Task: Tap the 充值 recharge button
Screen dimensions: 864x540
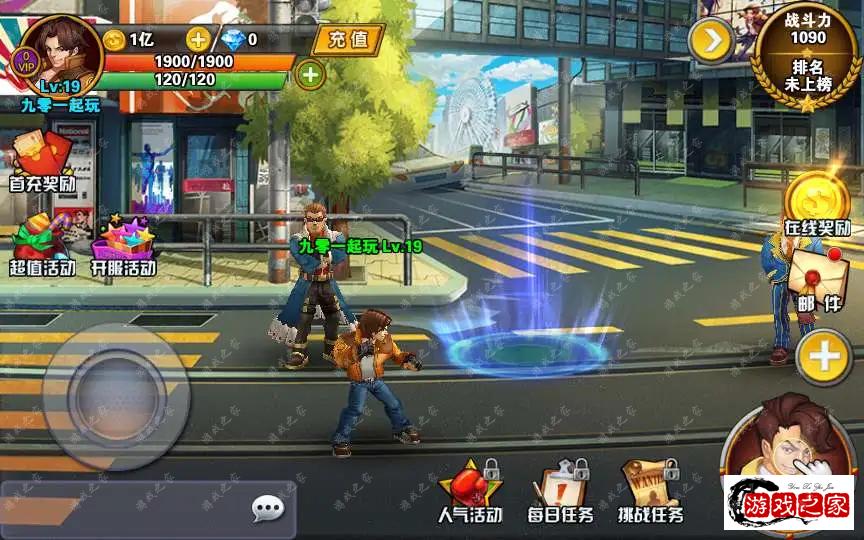Action: [349, 40]
